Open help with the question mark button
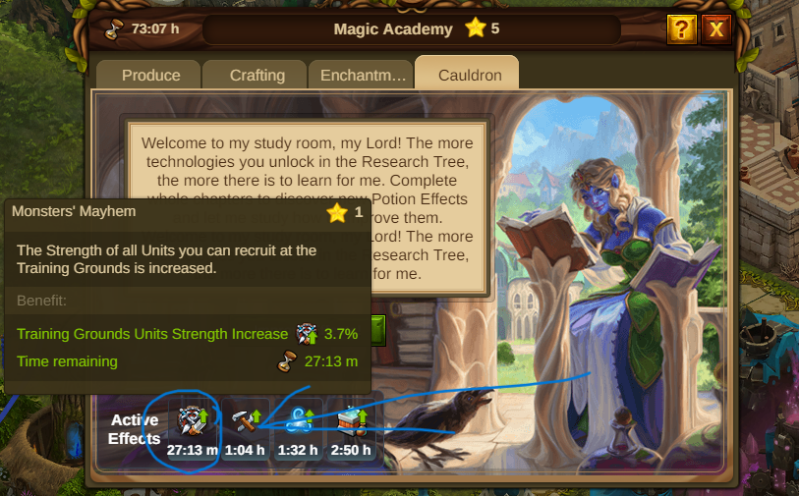 [681, 29]
